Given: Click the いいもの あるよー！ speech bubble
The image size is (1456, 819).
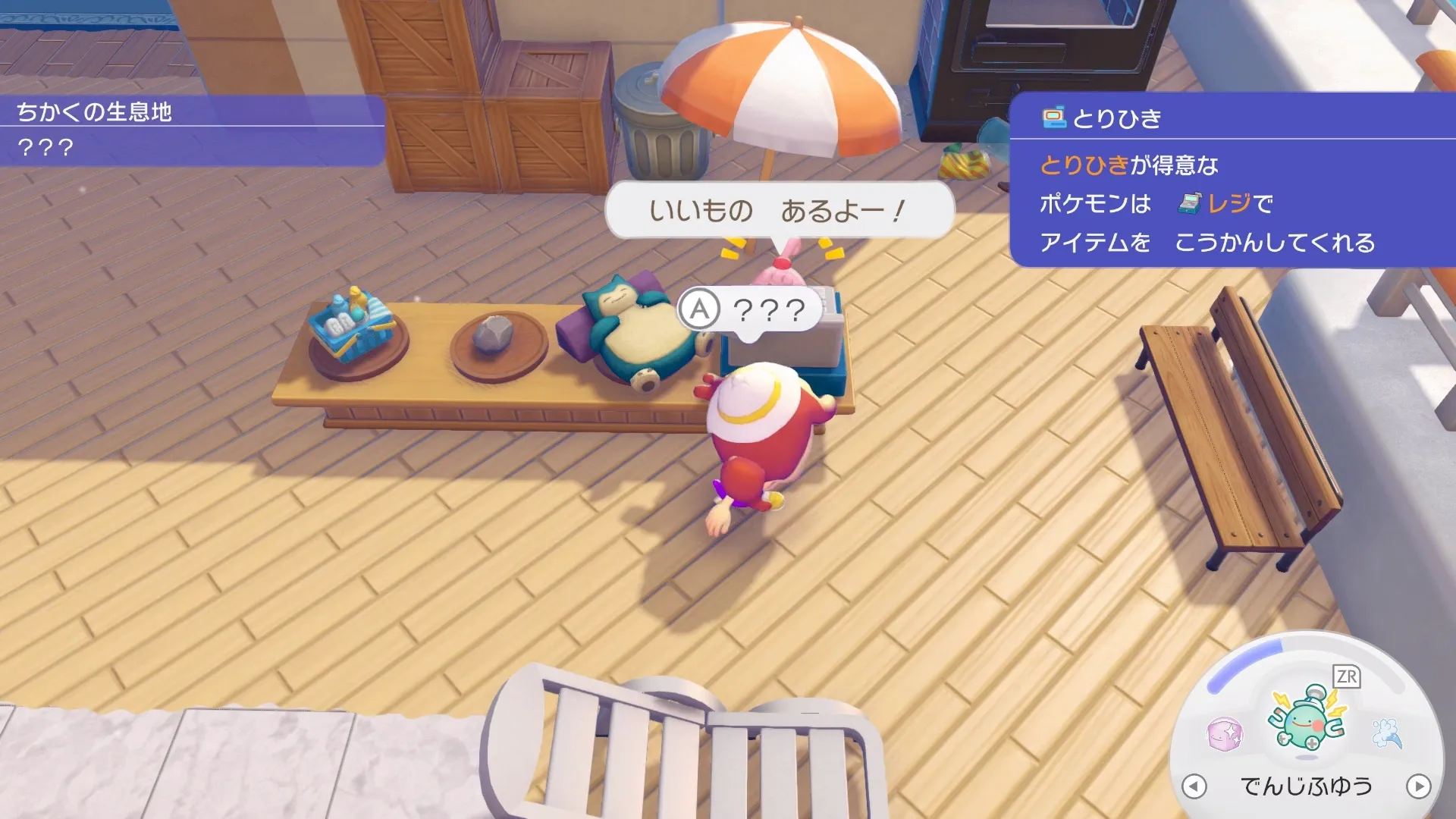Looking at the screenshot, I should tap(775, 211).
